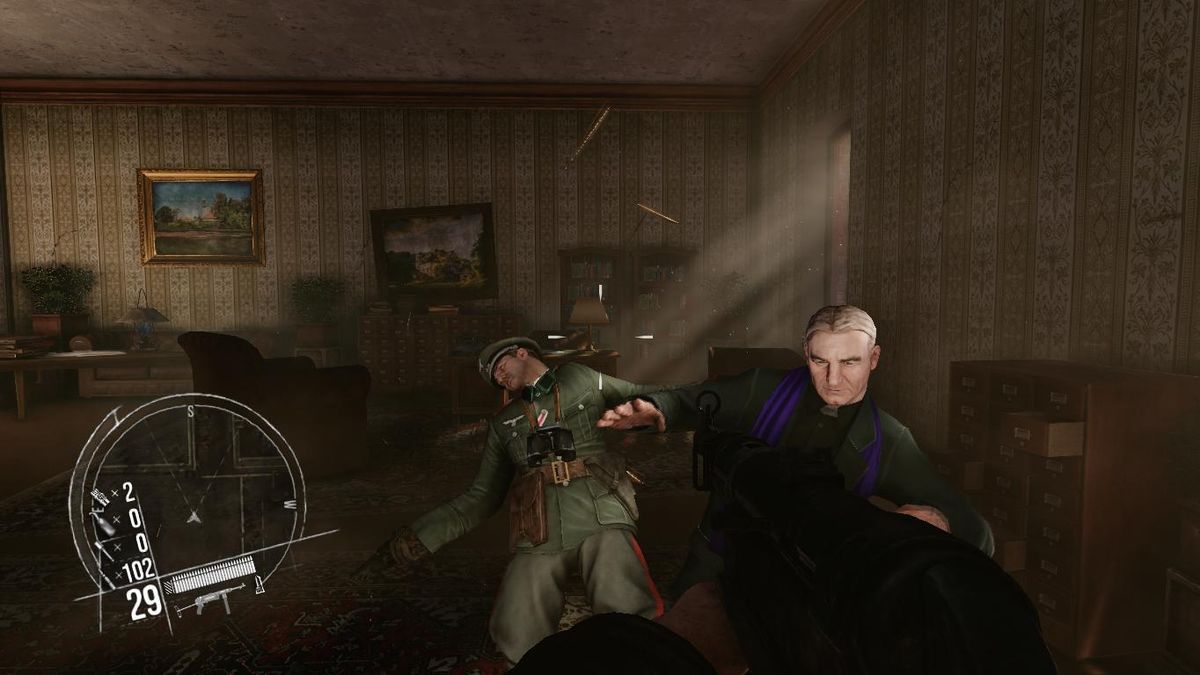The image size is (1200, 675).
Task: Click the player arrow on the compass
Action: pyautogui.click(x=194, y=516)
